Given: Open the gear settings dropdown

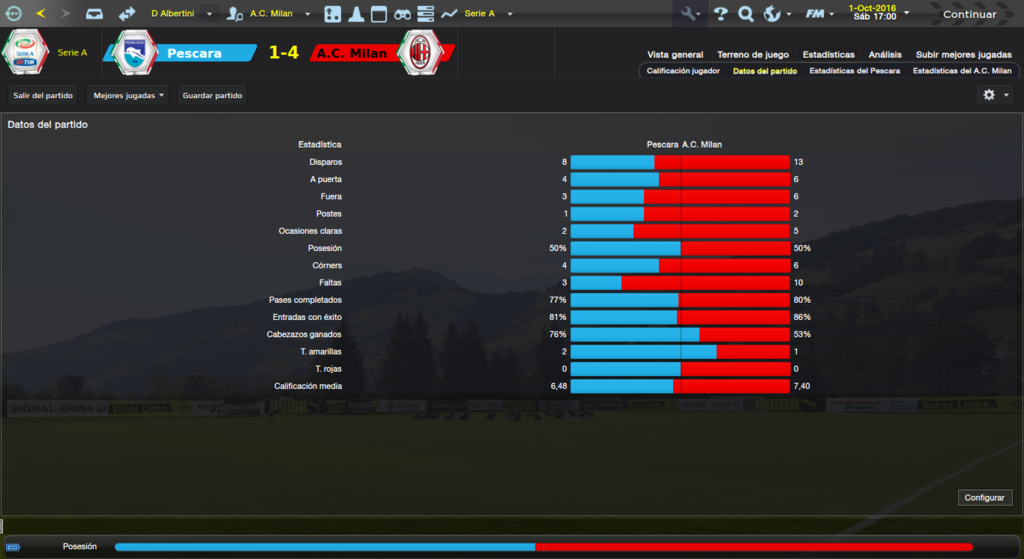Looking at the screenshot, I should click(x=996, y=95).
